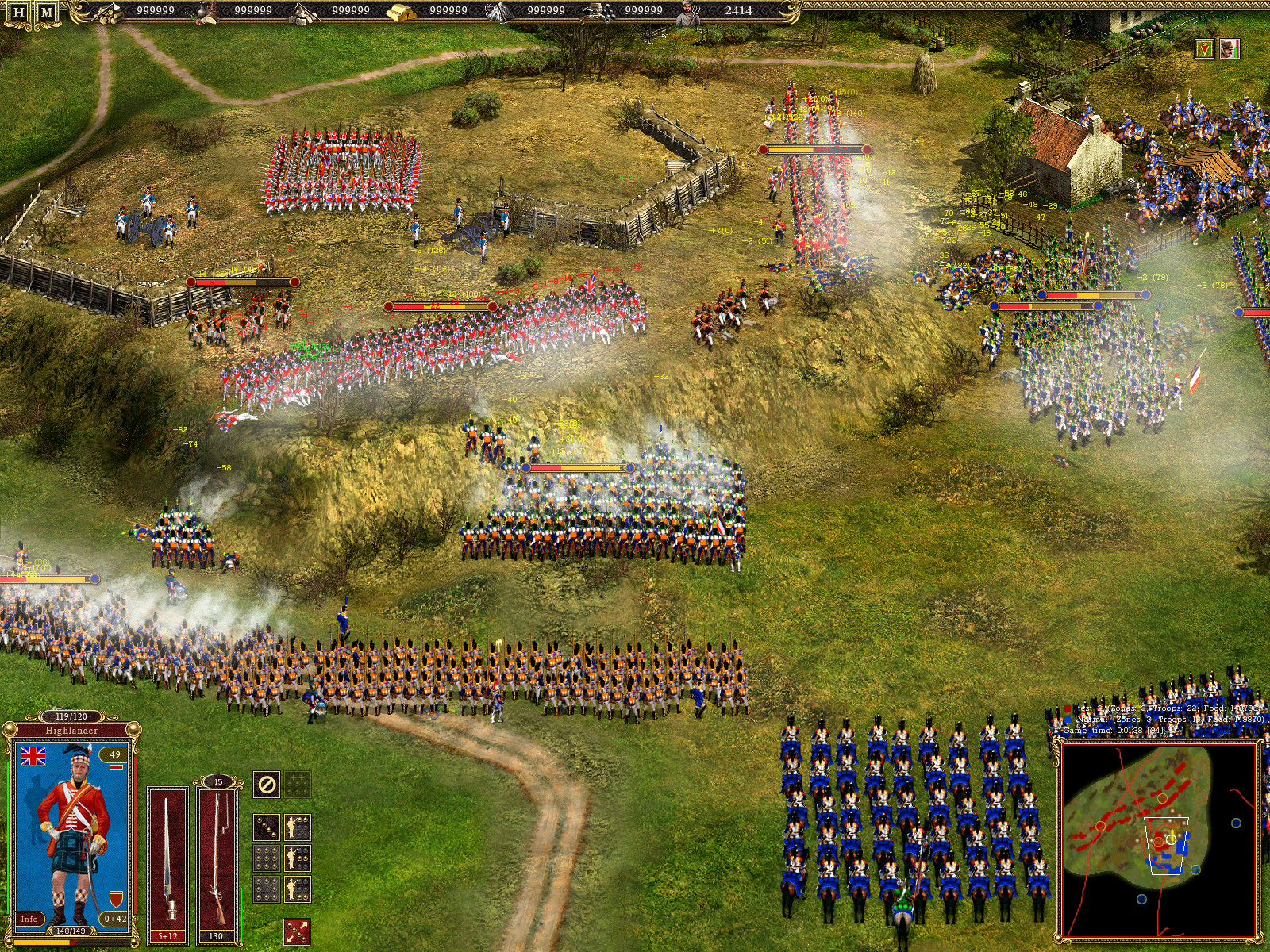Click the gold bars resource icon
Viewport: 1270px width, 952px height.
[402, 11]
